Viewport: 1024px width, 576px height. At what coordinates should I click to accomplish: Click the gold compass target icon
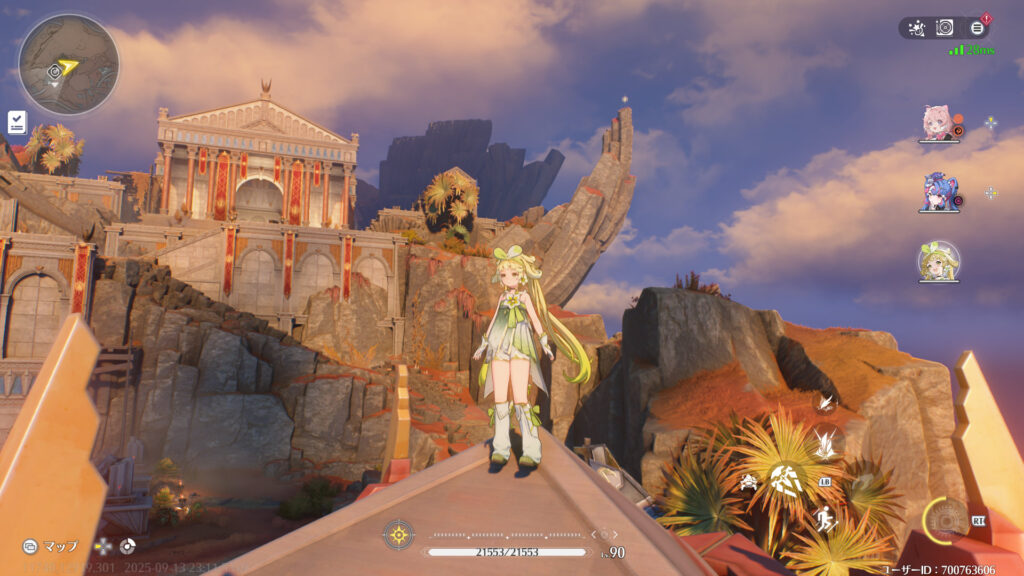pyautogui.click(x=398, y=534)
